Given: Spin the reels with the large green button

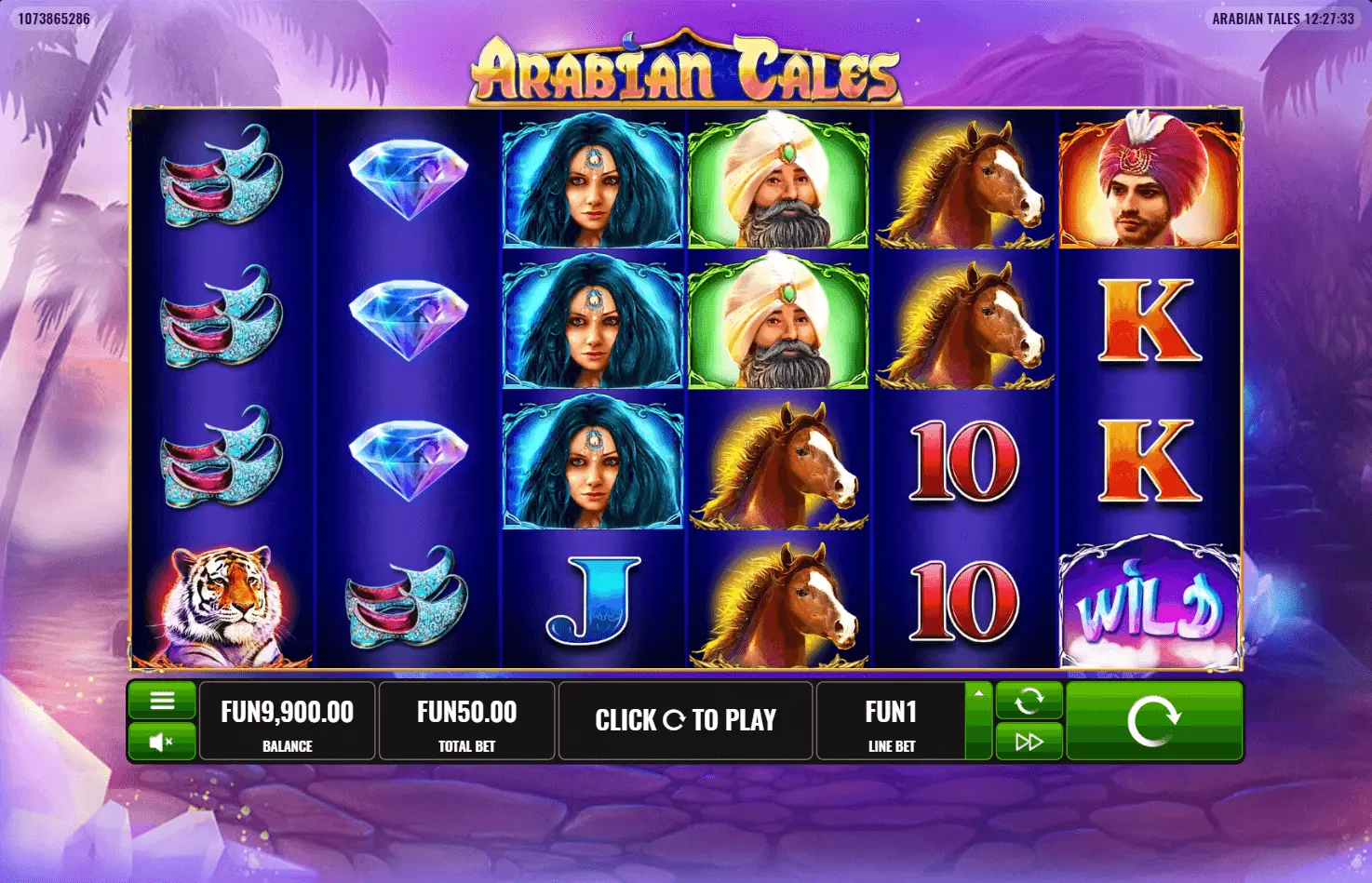Looking at the screenshot, I should pos(1153,721).
